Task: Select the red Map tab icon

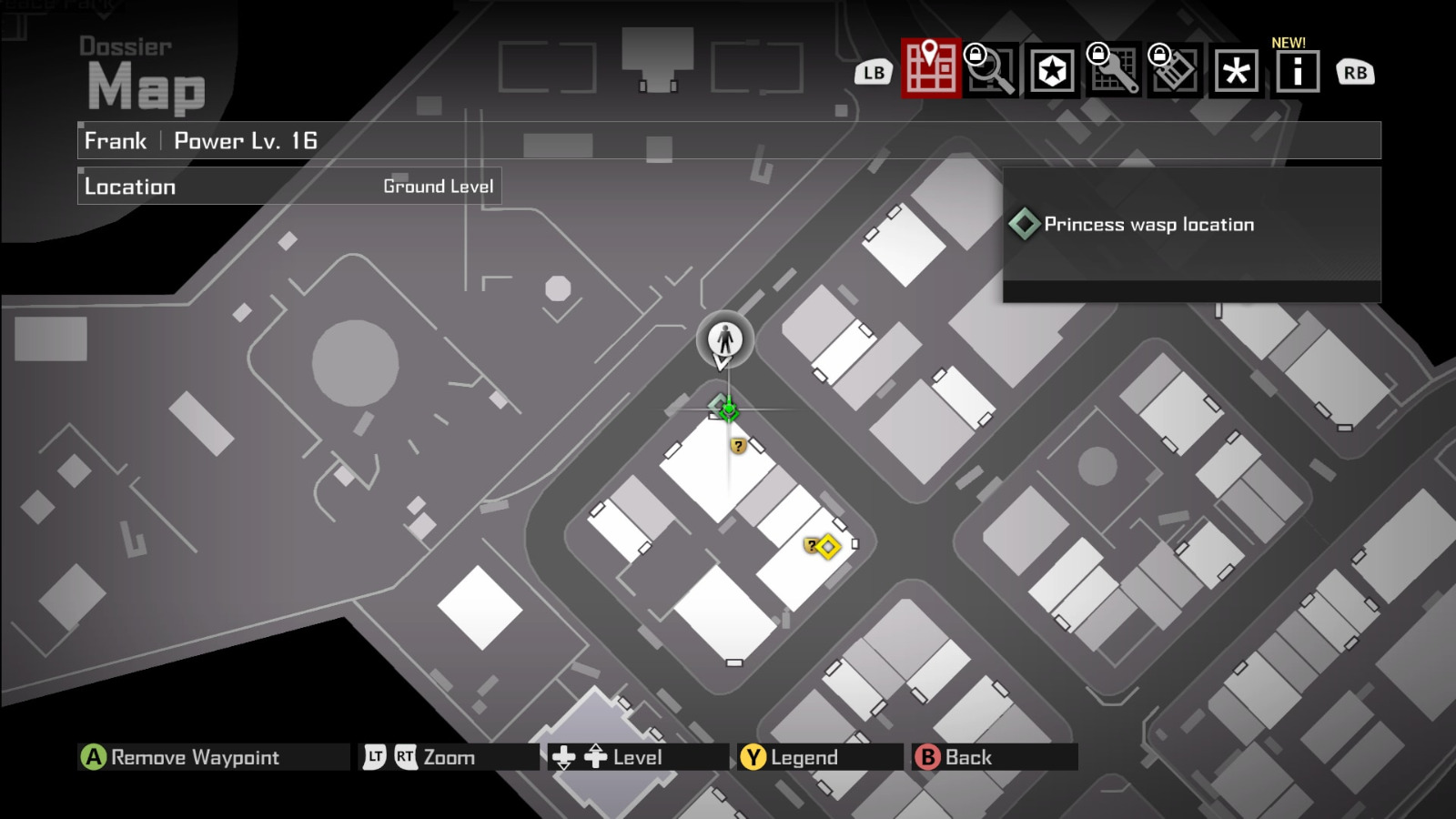Action: (930, 69)
